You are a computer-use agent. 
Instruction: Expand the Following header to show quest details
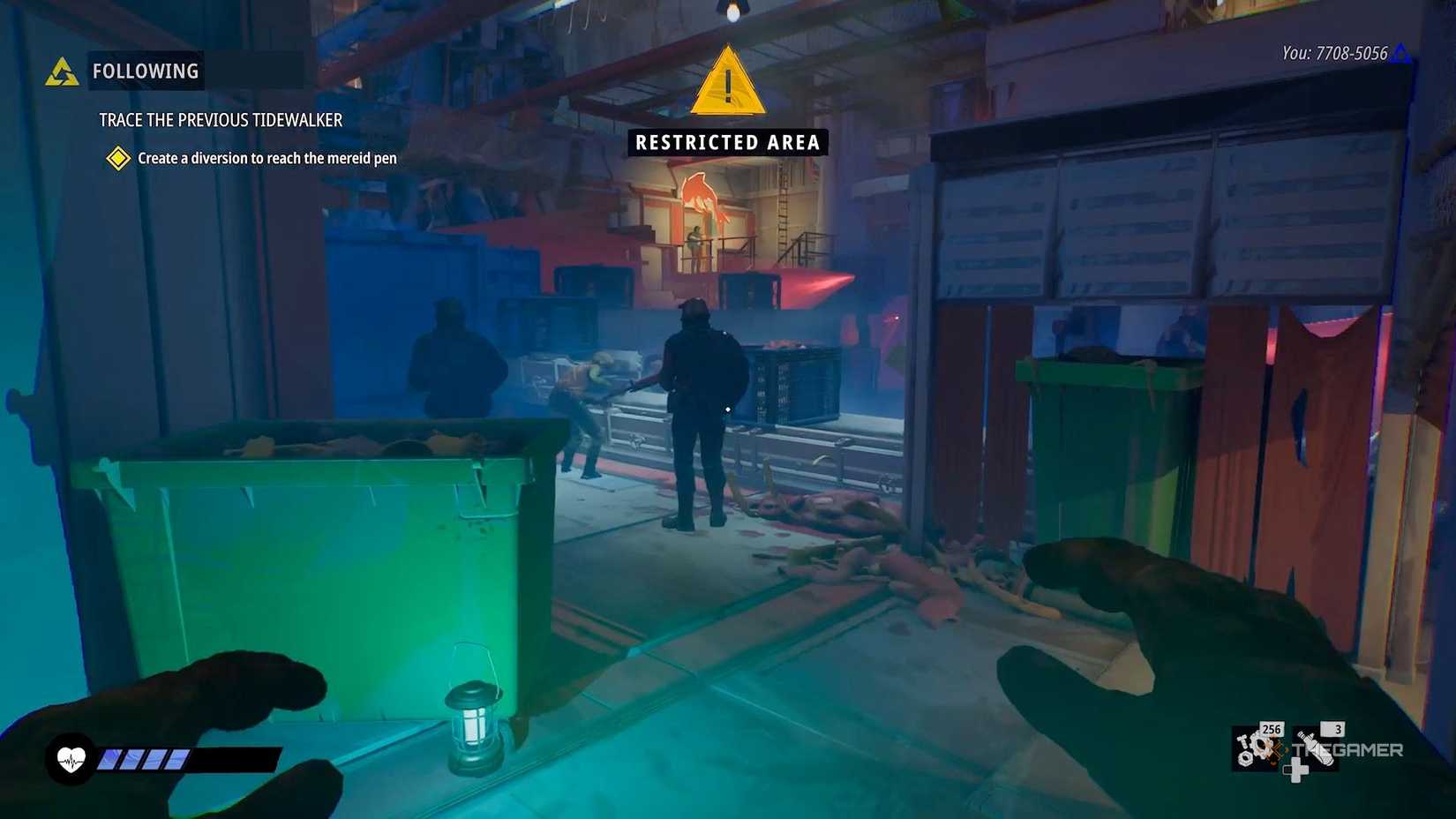[145, 71]
